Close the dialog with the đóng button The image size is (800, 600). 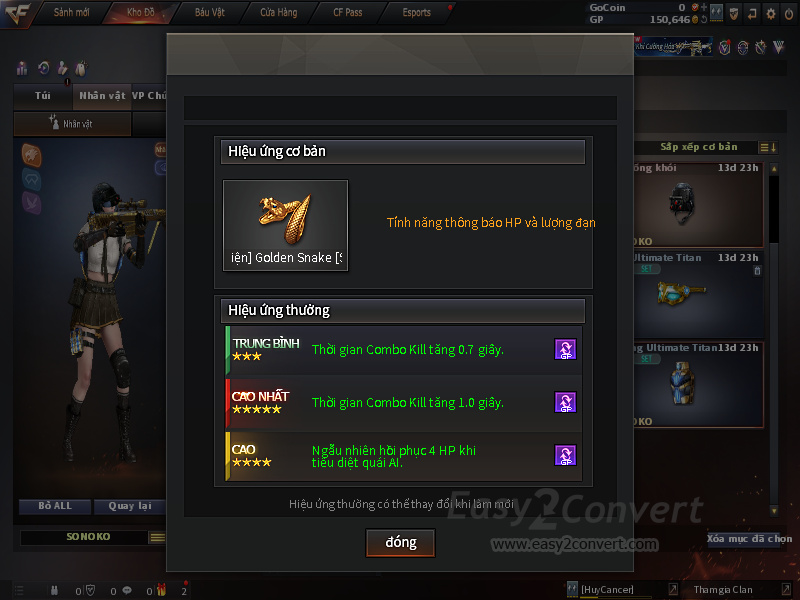pyautogui.click(x=400, y=542)
